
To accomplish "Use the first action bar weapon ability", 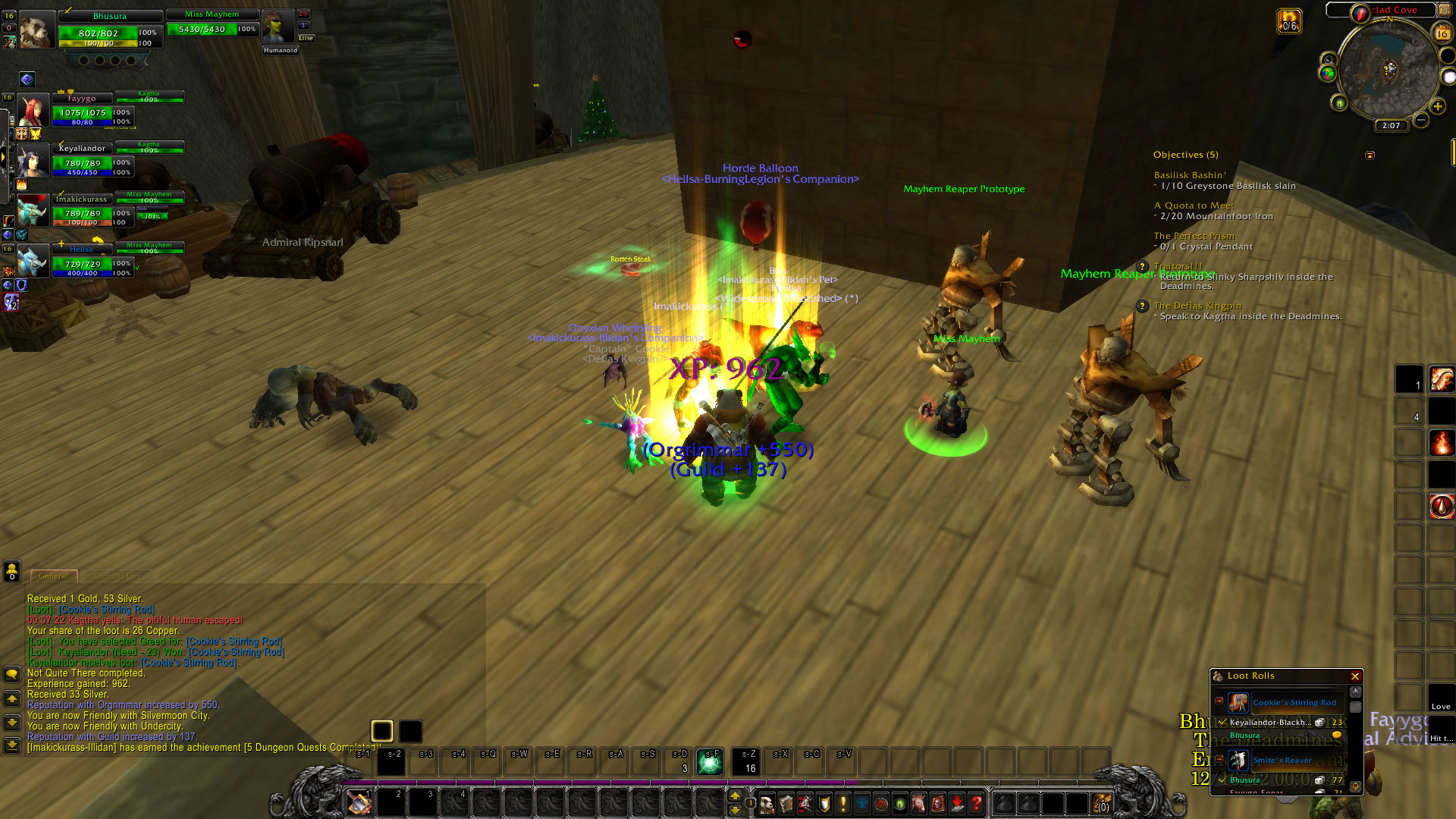I will (x=359, y=802).
